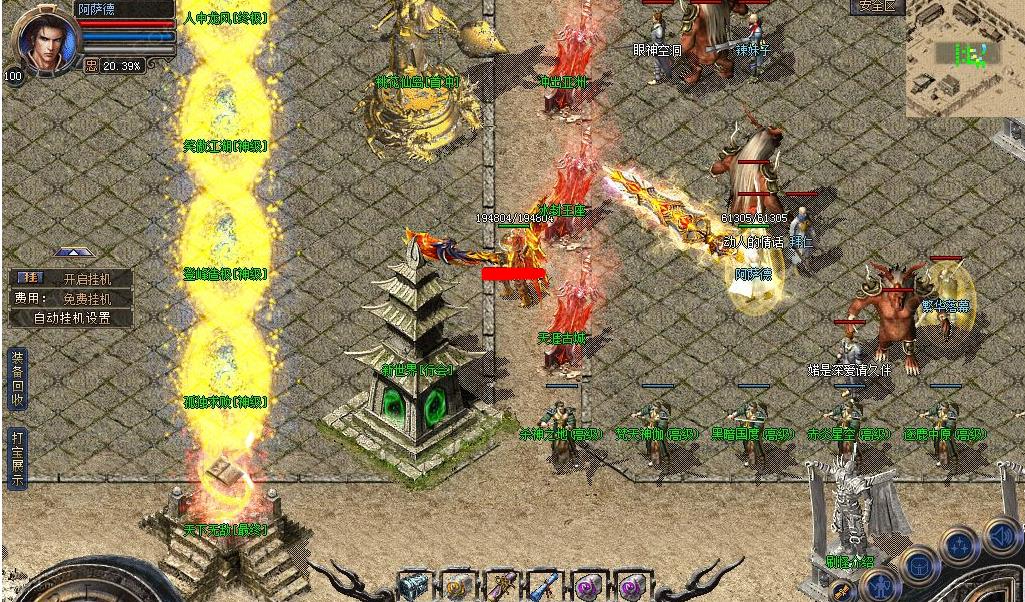Show the 打宝展示 loot display
The image size is (1025, 602).
[x=17, y=458]
